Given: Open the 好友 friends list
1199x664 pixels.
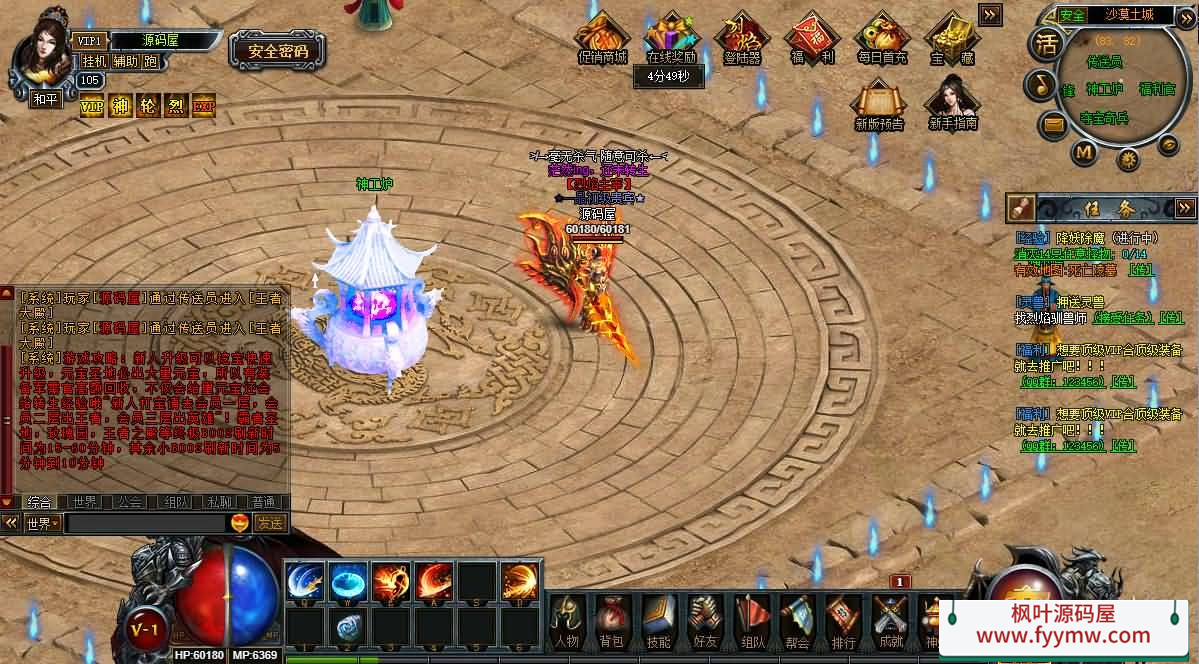Looking at the screenshot, I should [705, 619].
